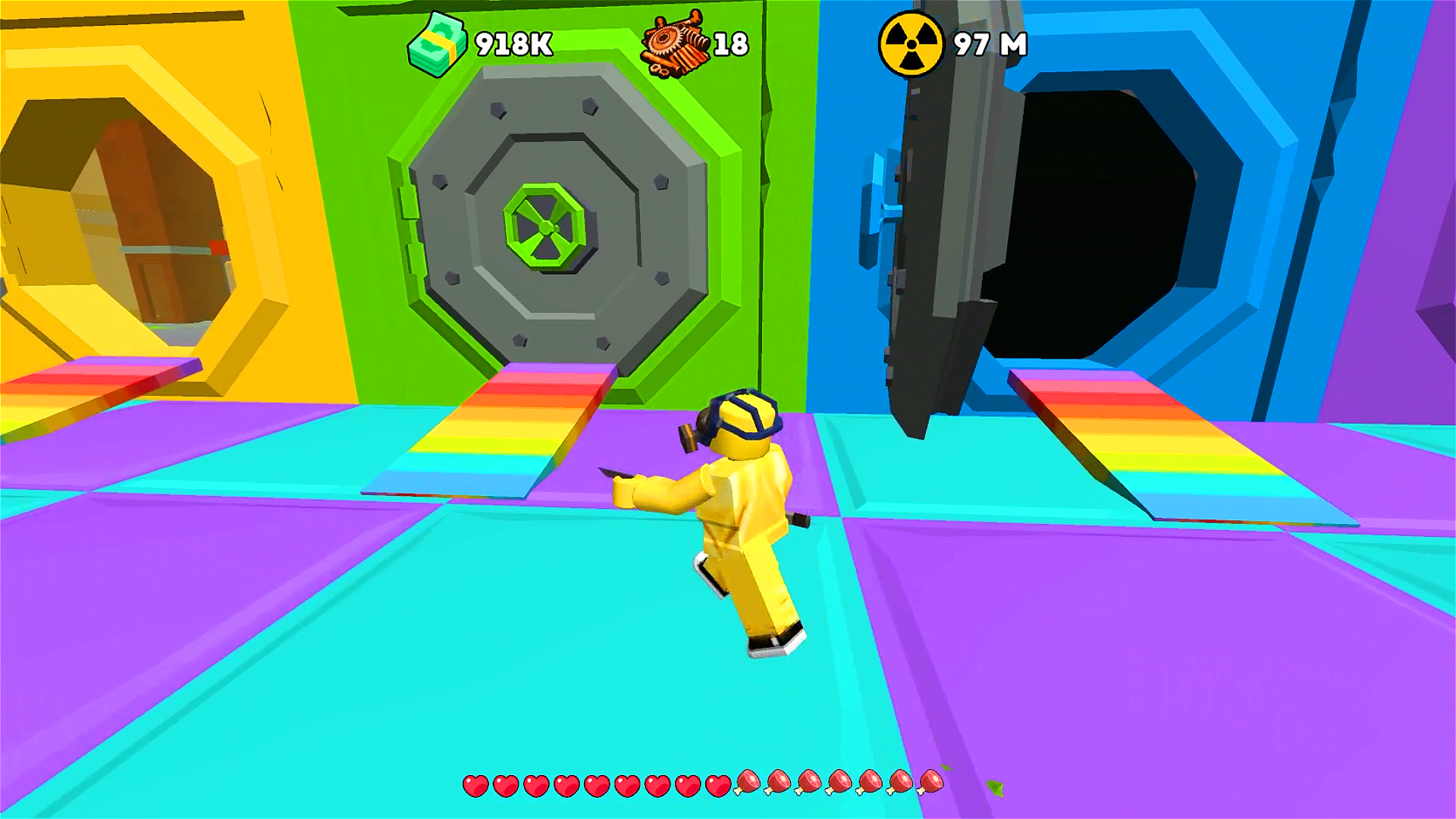This screenshot has width=1456, height=819.
Task: Click the yellow radioactive hazard icon
Action: (913, 42)
